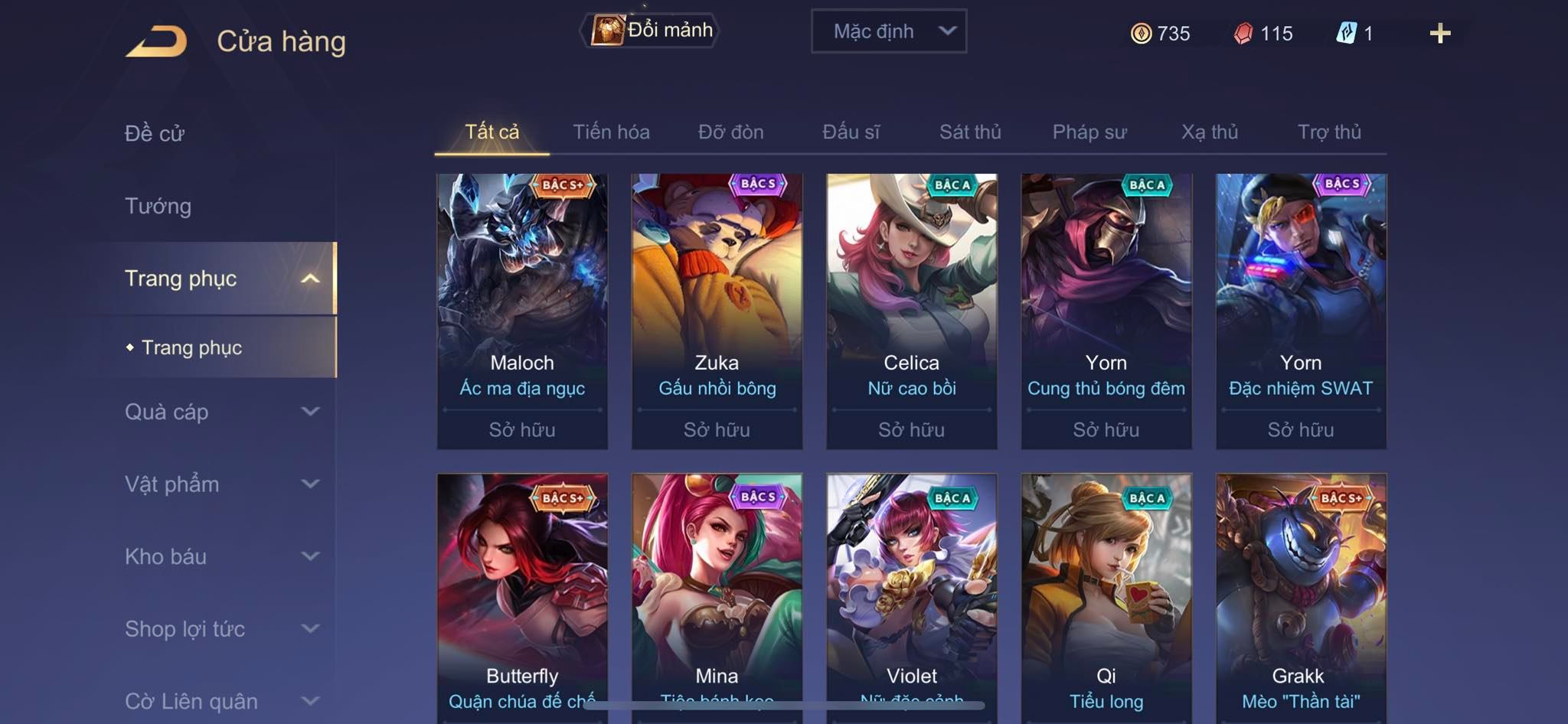Switch to the Đỡ đòn tab
1568x724 pixels.
[730, 132]
